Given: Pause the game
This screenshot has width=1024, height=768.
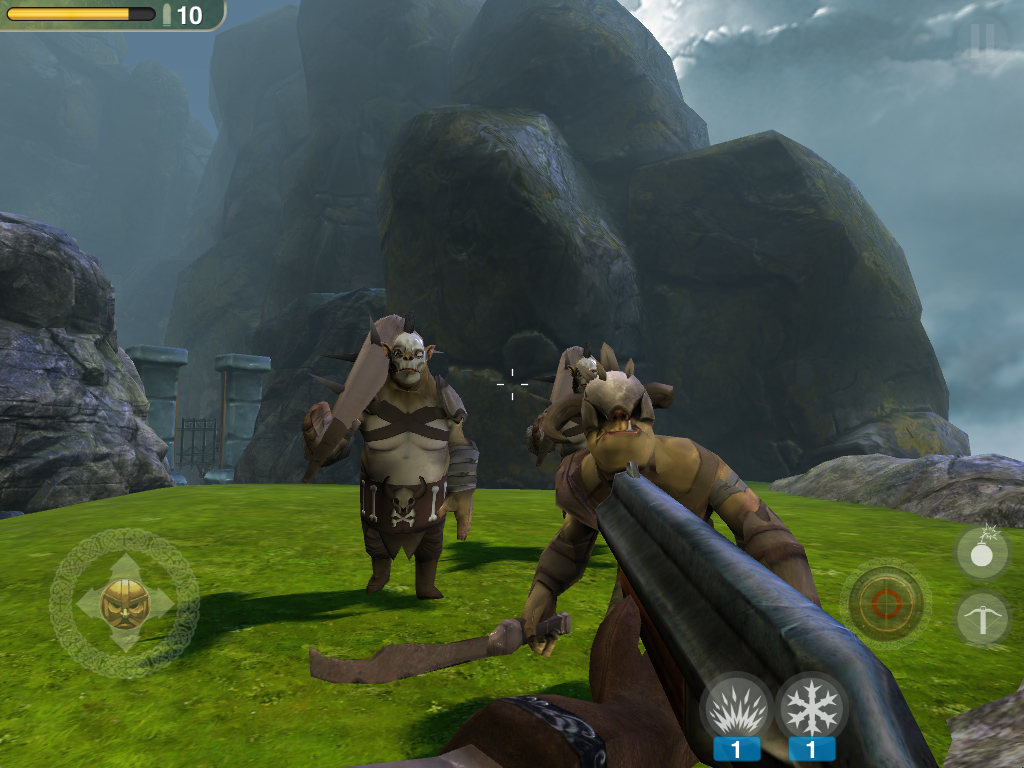Looking at the screenshot, I should click(x=982, y=37).
